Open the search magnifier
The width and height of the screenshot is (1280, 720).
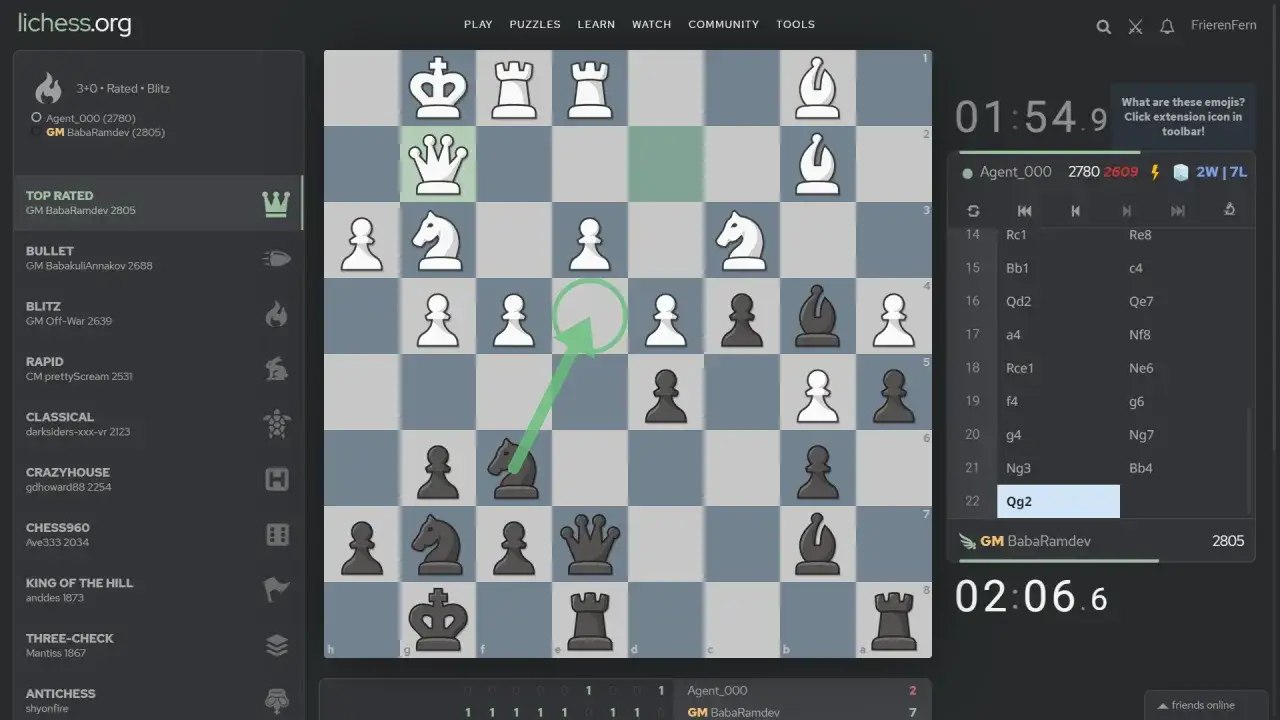click(x=1103, y=26)
